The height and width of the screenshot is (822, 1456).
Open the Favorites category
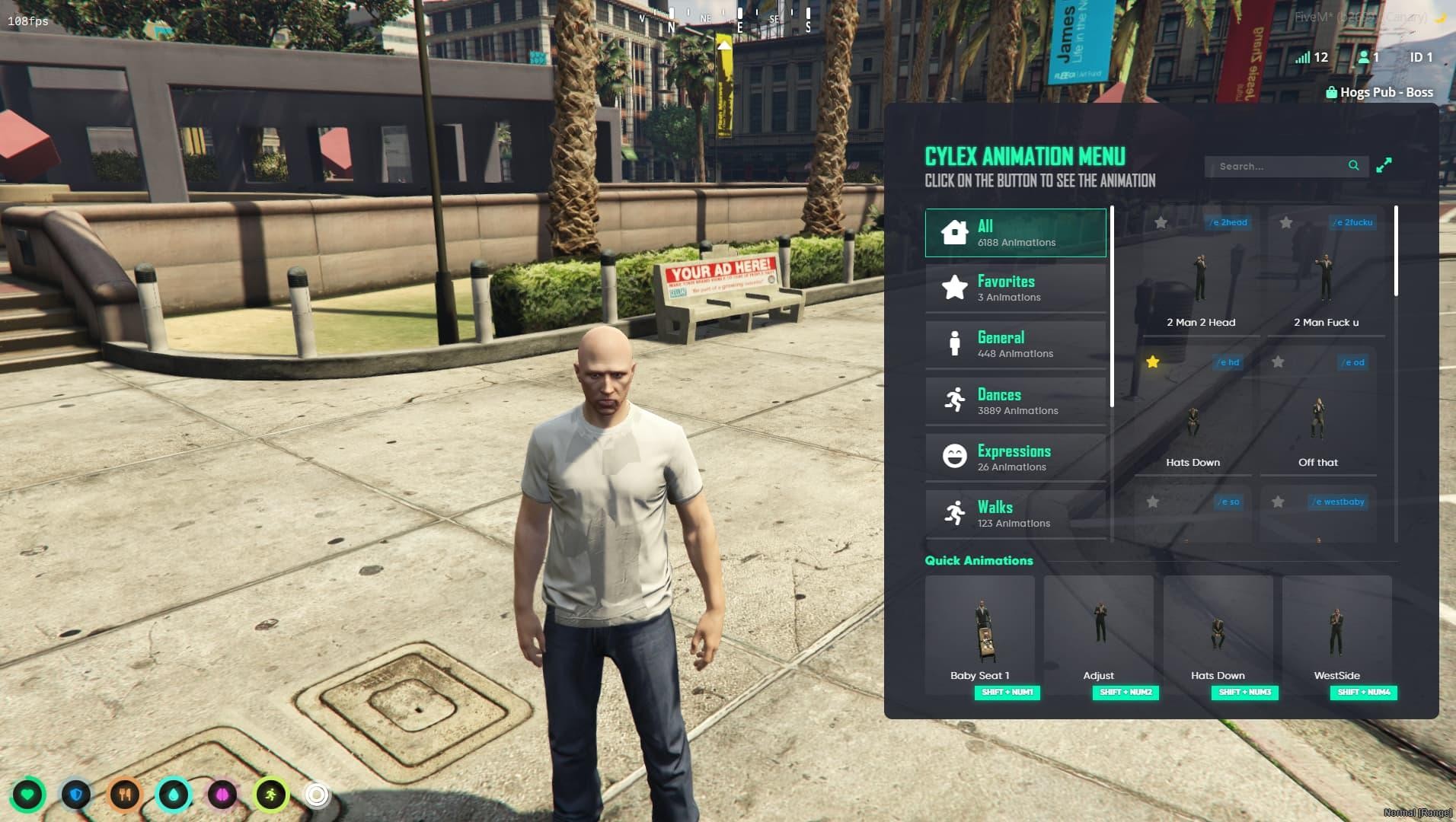pyautogui.click(x=1015, y=288)
